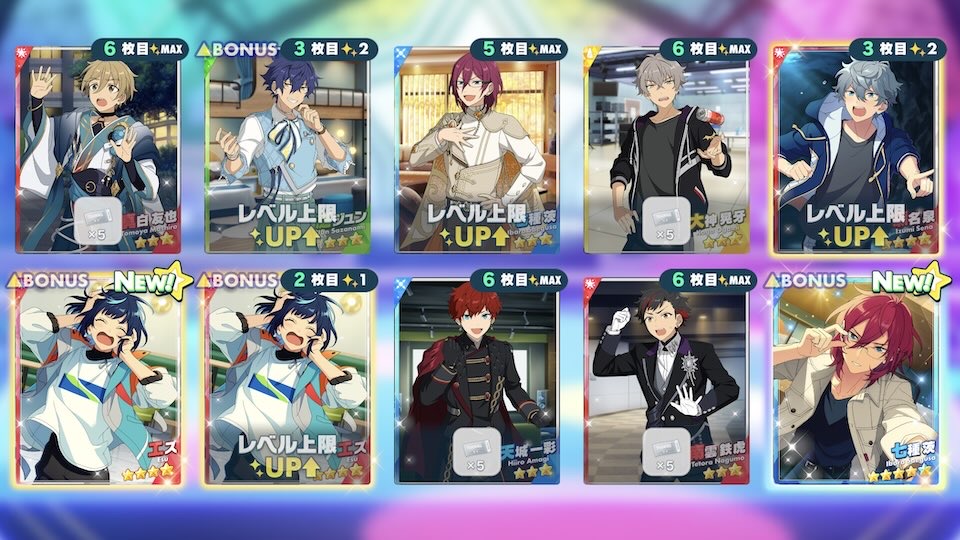
Task: Open the Jun Sazanami bonus card
Action: [284, 150]
